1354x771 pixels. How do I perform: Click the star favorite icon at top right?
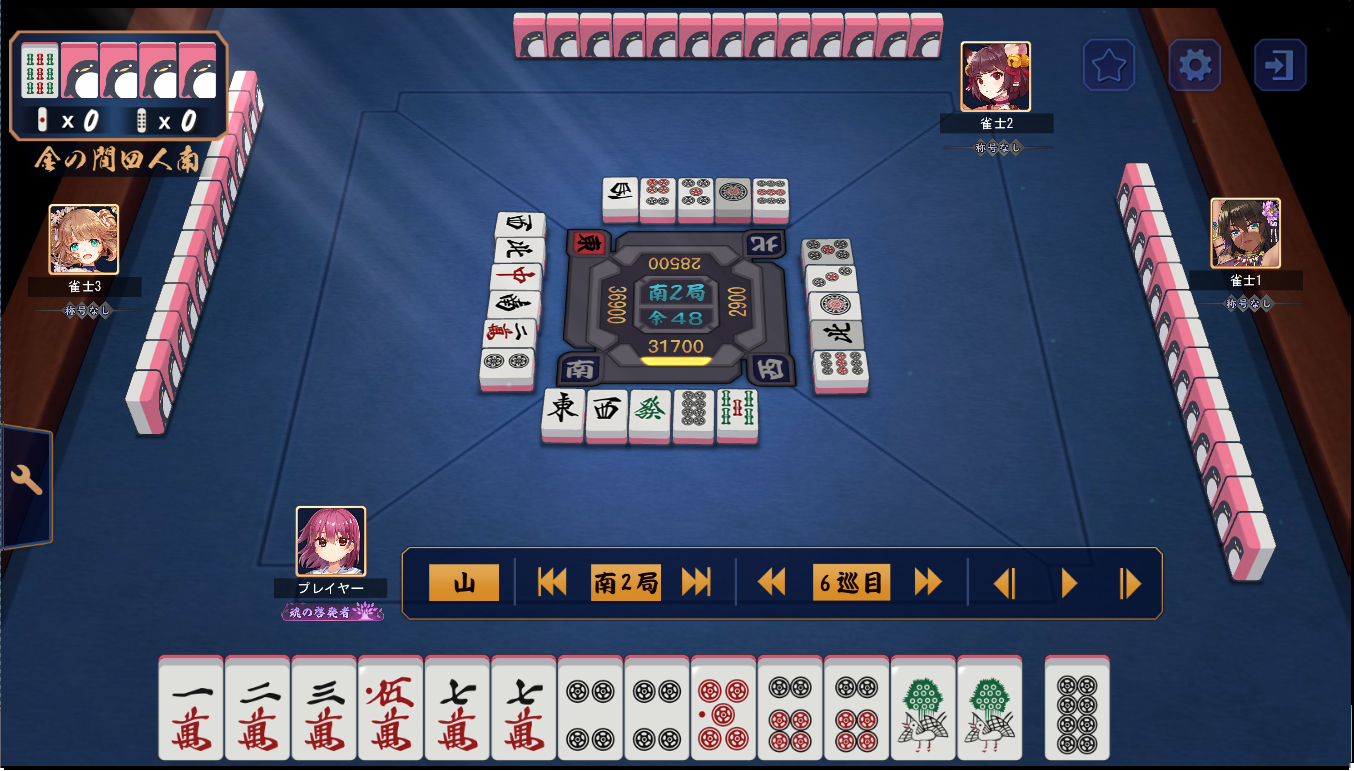click(x=1109, y=64)
